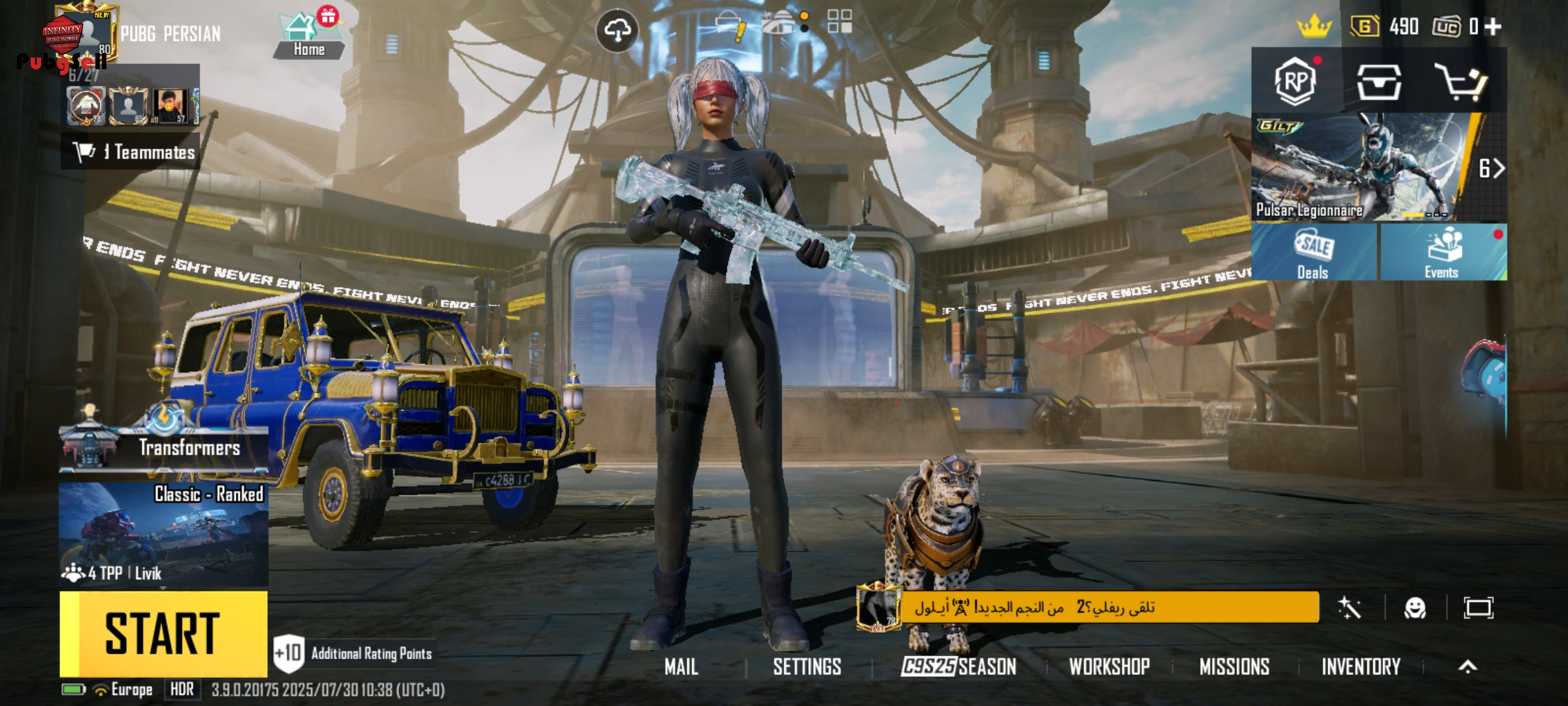Image resolution: width=1568 pixels, height=706 pixels.
Task: Open the Transformers event banner
Action: click(163, 448)
